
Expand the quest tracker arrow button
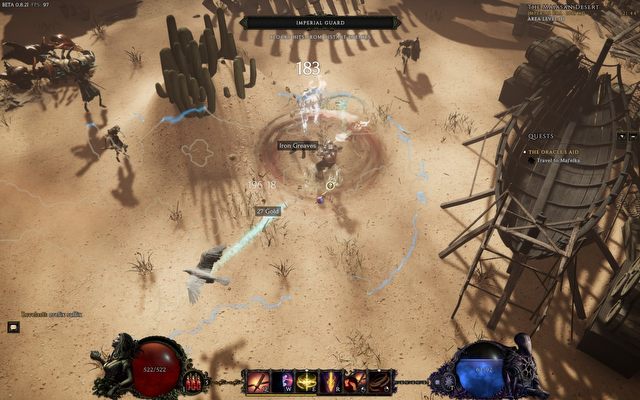(621, 136)
